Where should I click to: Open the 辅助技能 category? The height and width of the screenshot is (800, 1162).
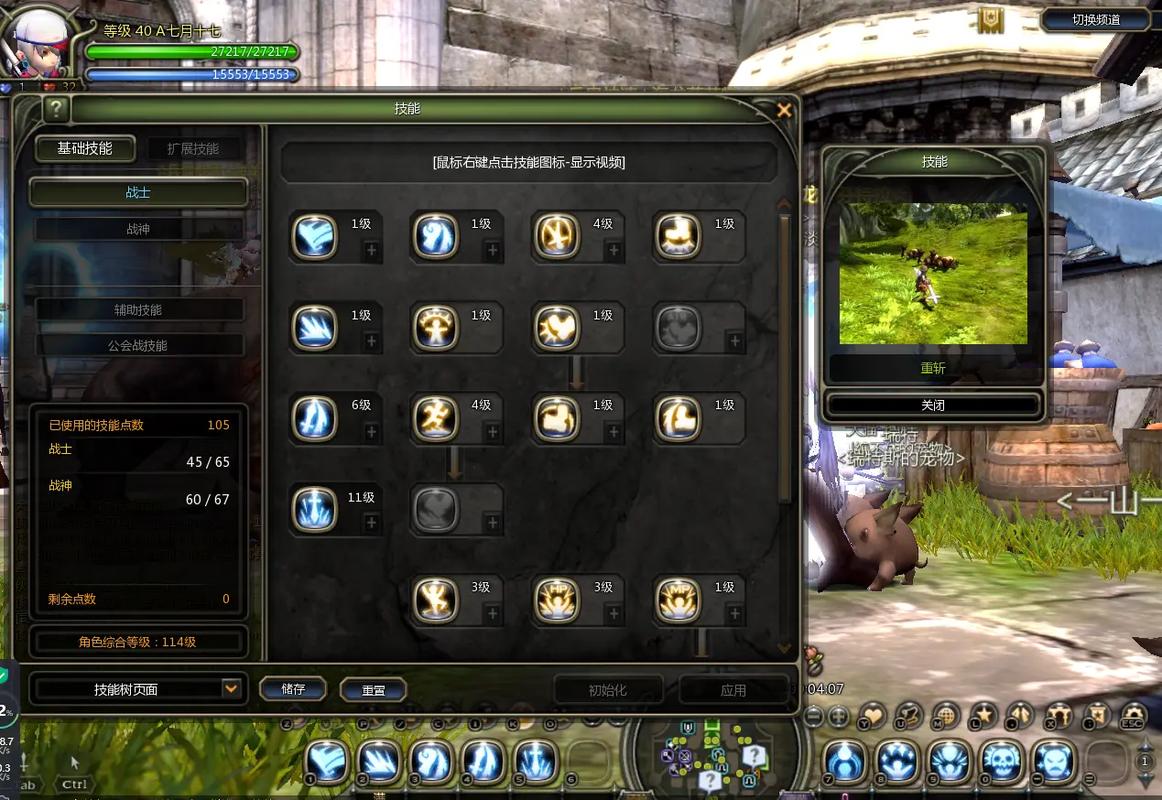coord(138,310)
